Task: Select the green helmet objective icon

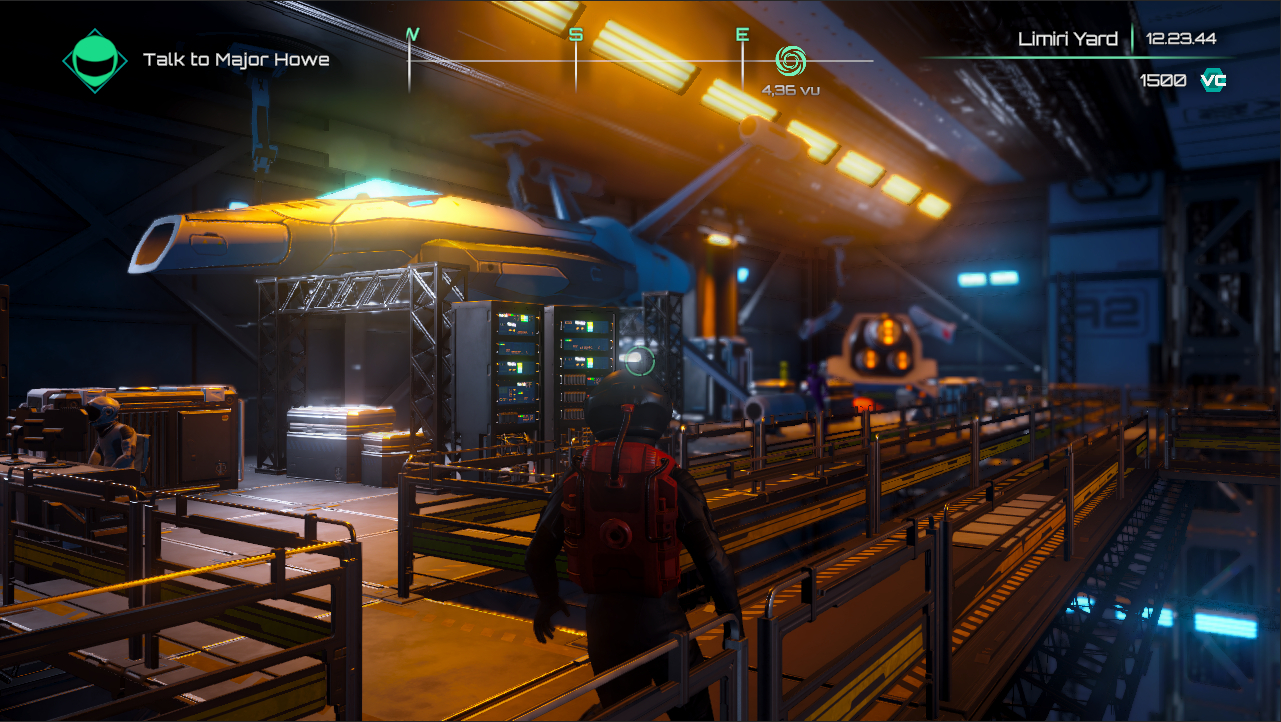Action: [95, 60]
